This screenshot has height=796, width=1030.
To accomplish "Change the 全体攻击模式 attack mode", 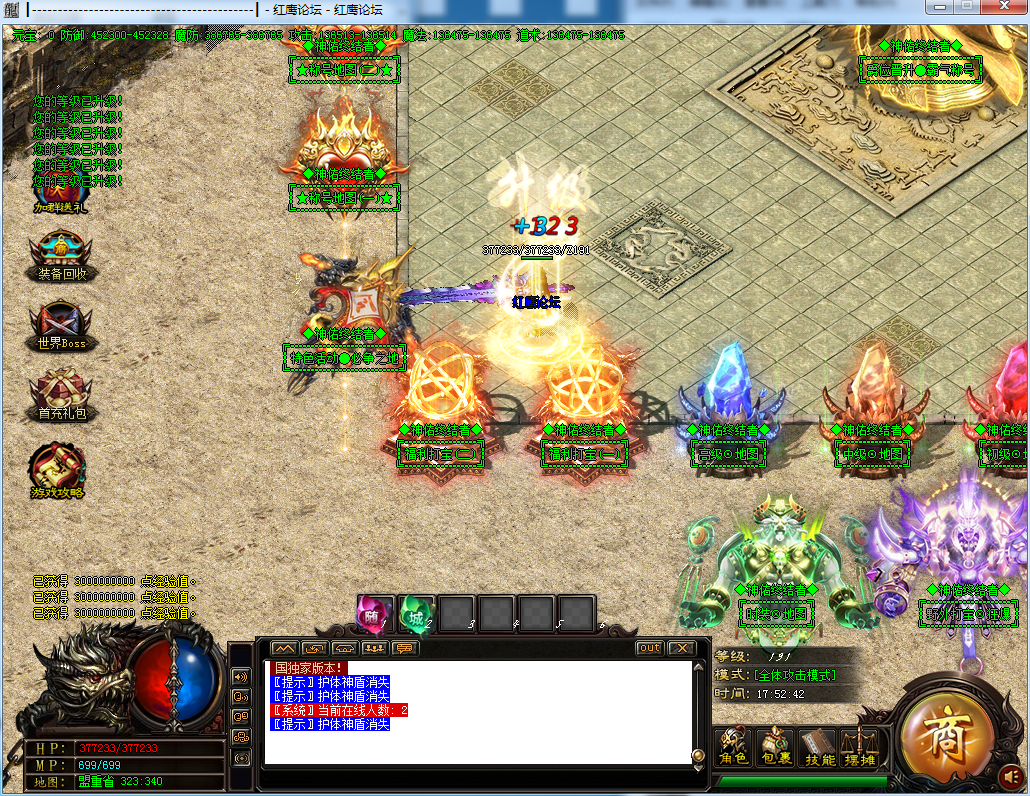I will tap(794, 675).
